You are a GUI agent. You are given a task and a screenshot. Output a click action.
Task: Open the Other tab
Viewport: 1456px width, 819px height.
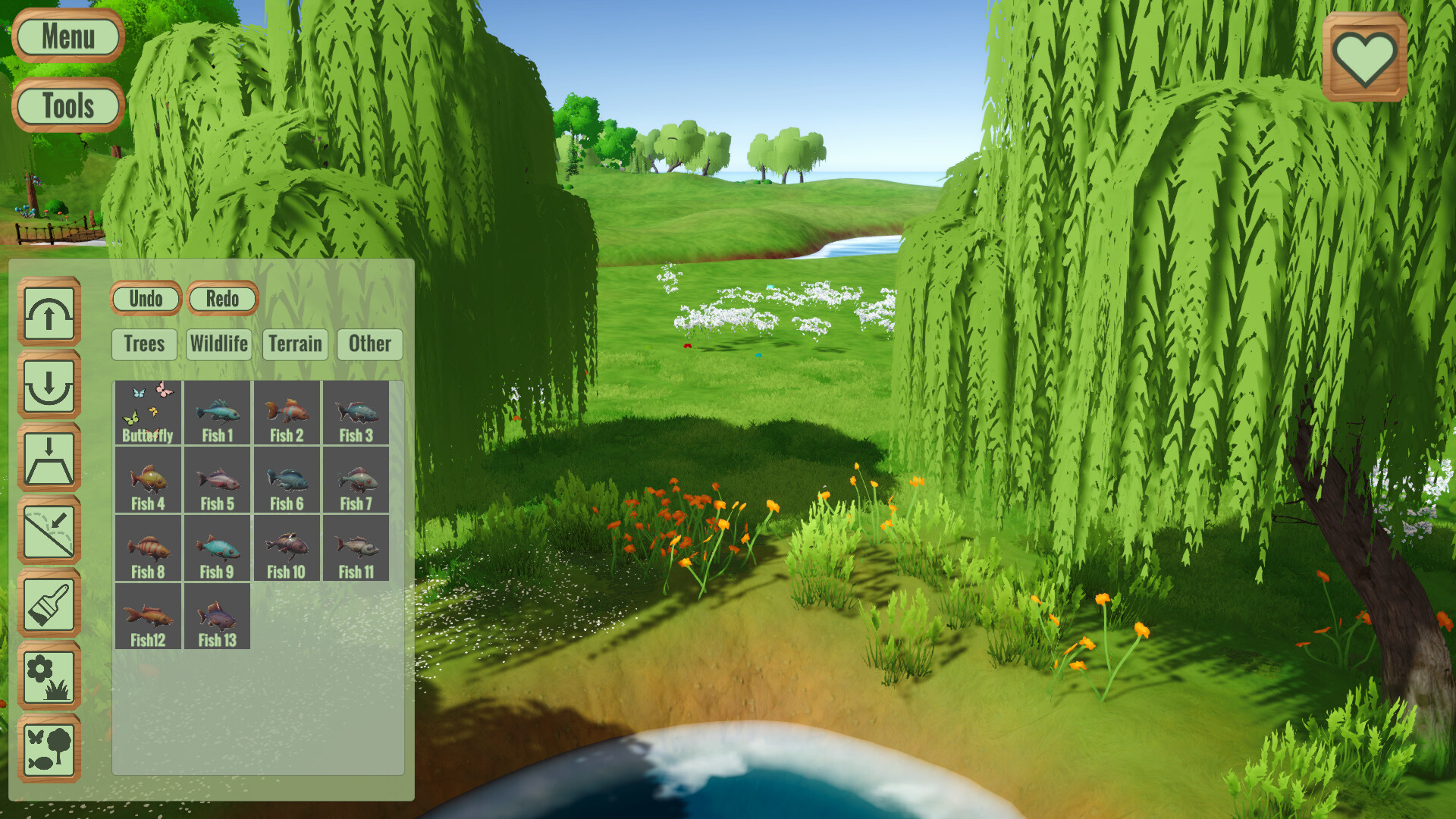369,345
